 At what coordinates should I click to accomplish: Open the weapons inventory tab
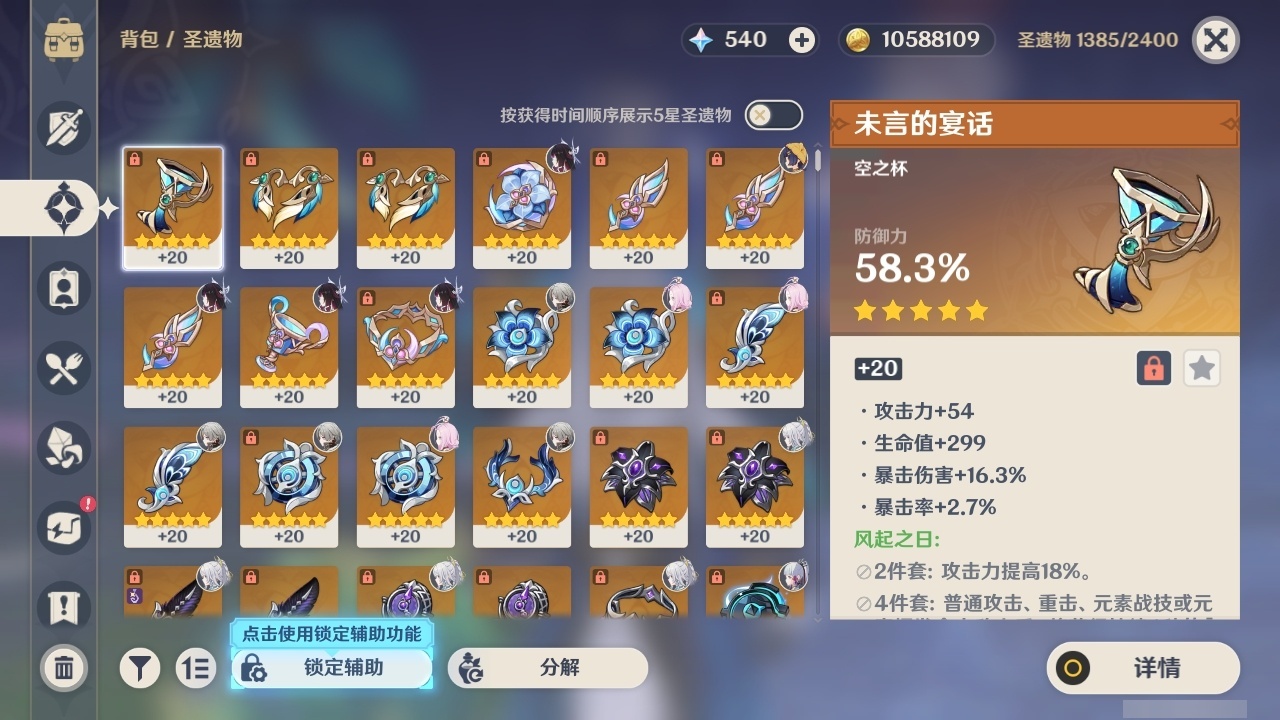[62, 128]
